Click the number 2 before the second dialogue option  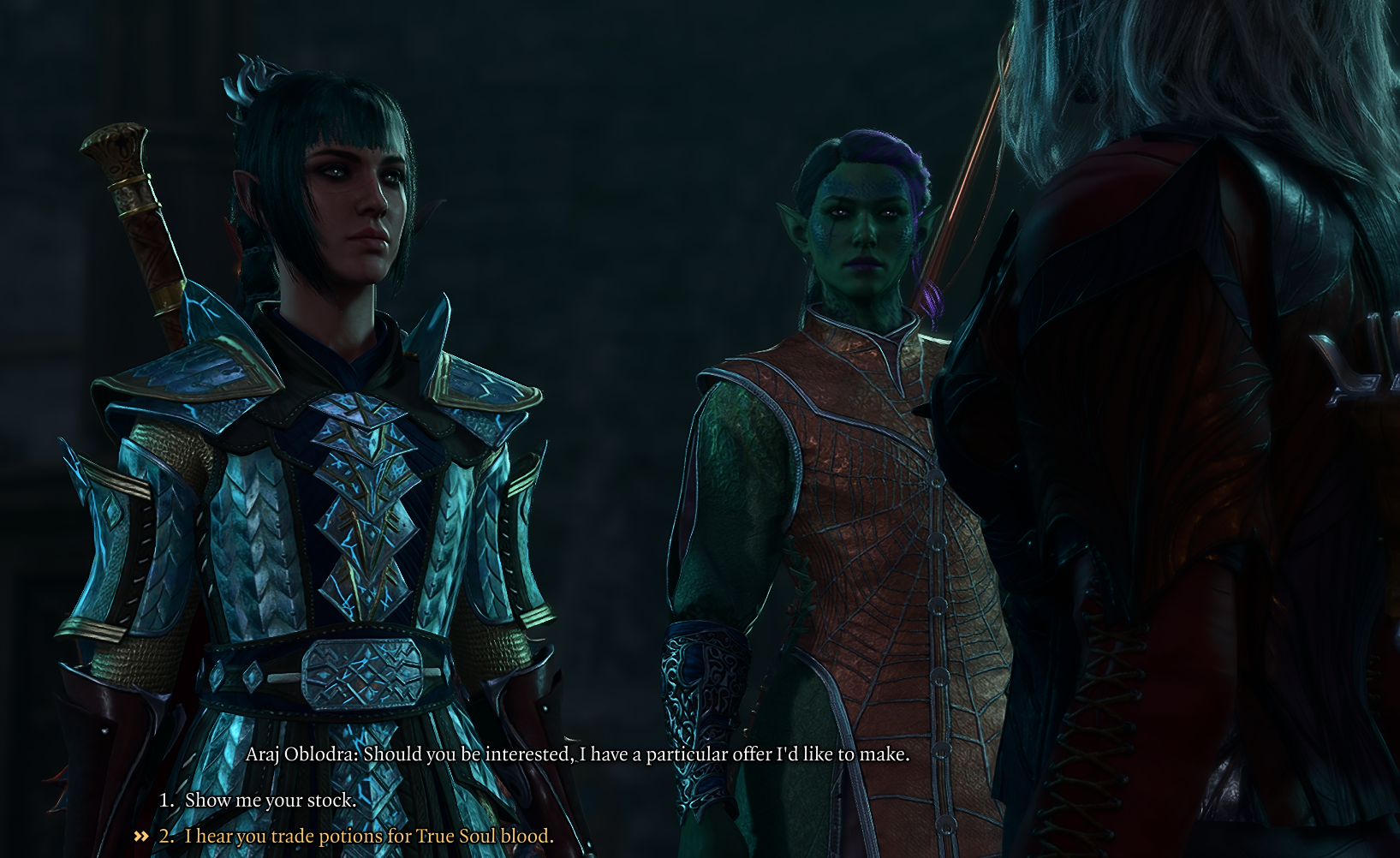tap(168, 837)
